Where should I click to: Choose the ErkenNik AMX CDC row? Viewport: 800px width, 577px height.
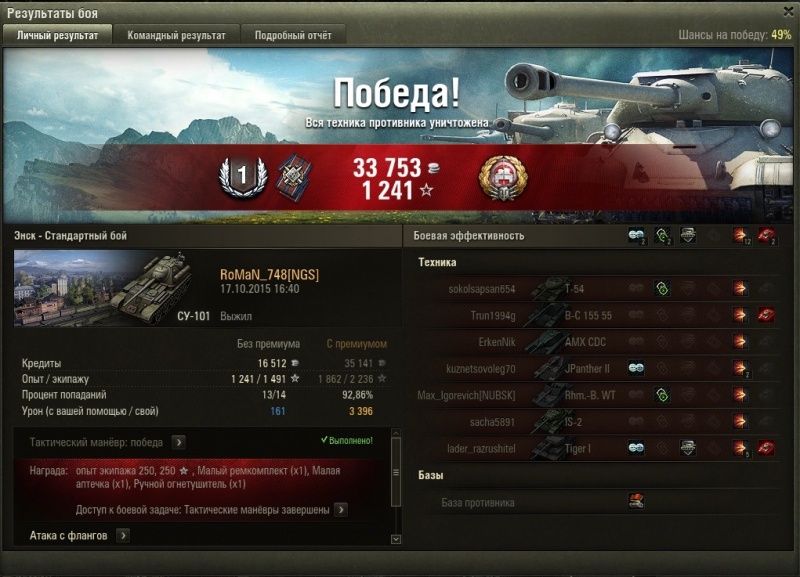600,342
